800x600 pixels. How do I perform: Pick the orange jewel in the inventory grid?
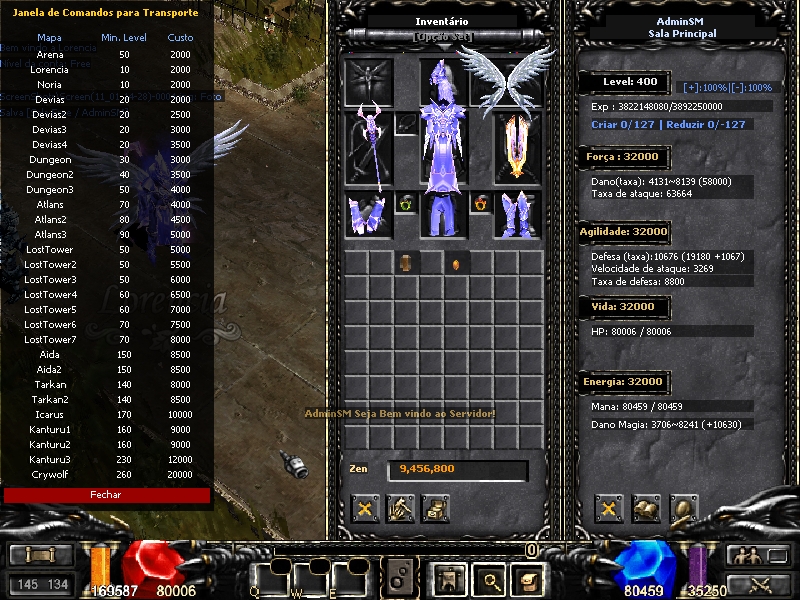[457, 264]
